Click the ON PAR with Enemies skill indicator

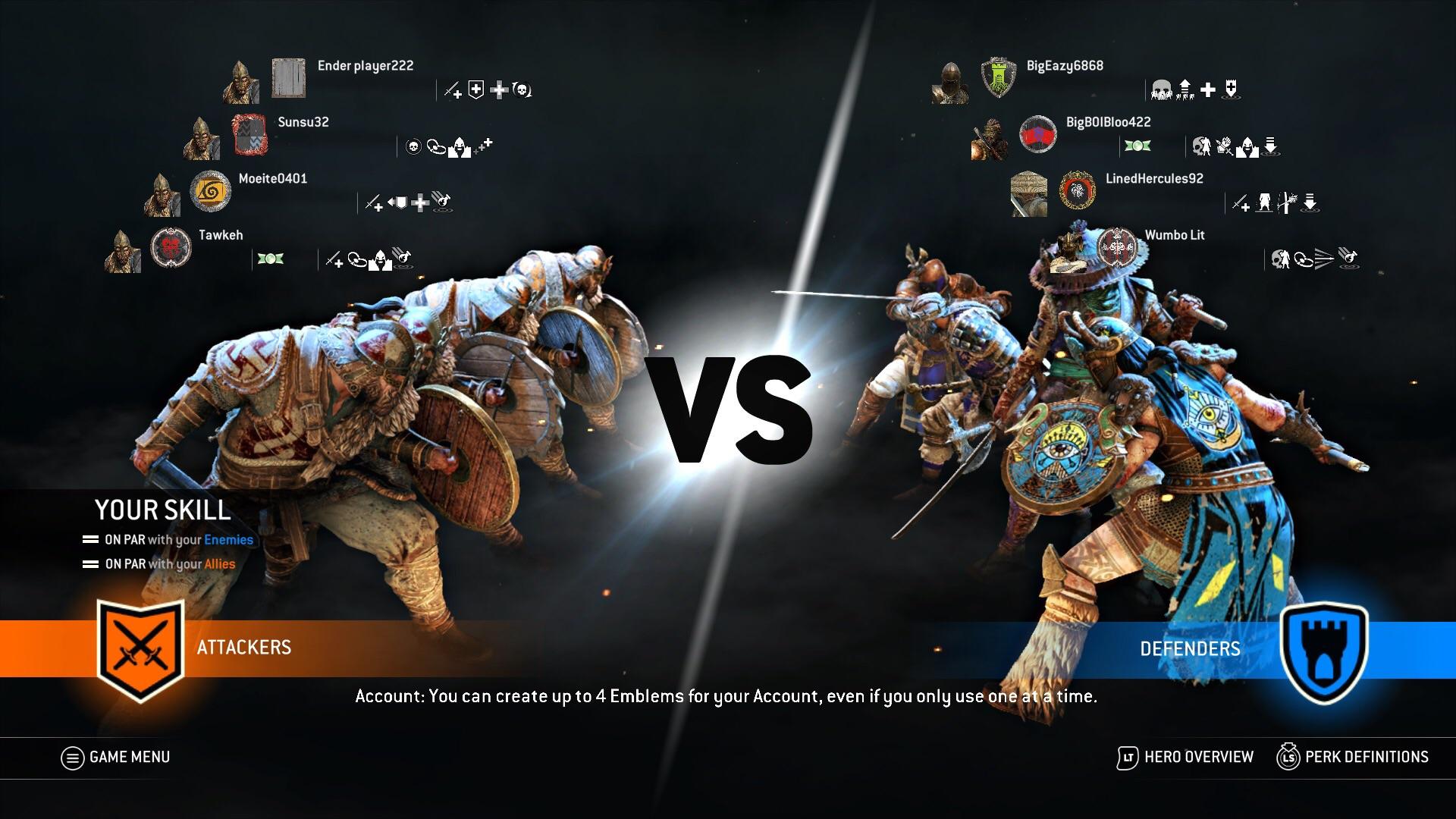coord(167,540)
